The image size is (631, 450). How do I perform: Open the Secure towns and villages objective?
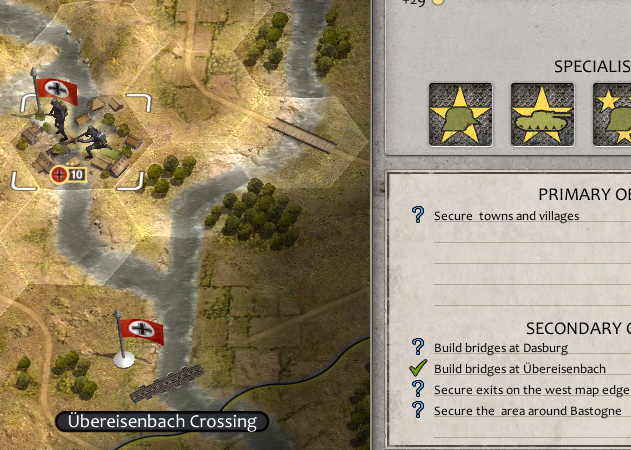[506, 215]
